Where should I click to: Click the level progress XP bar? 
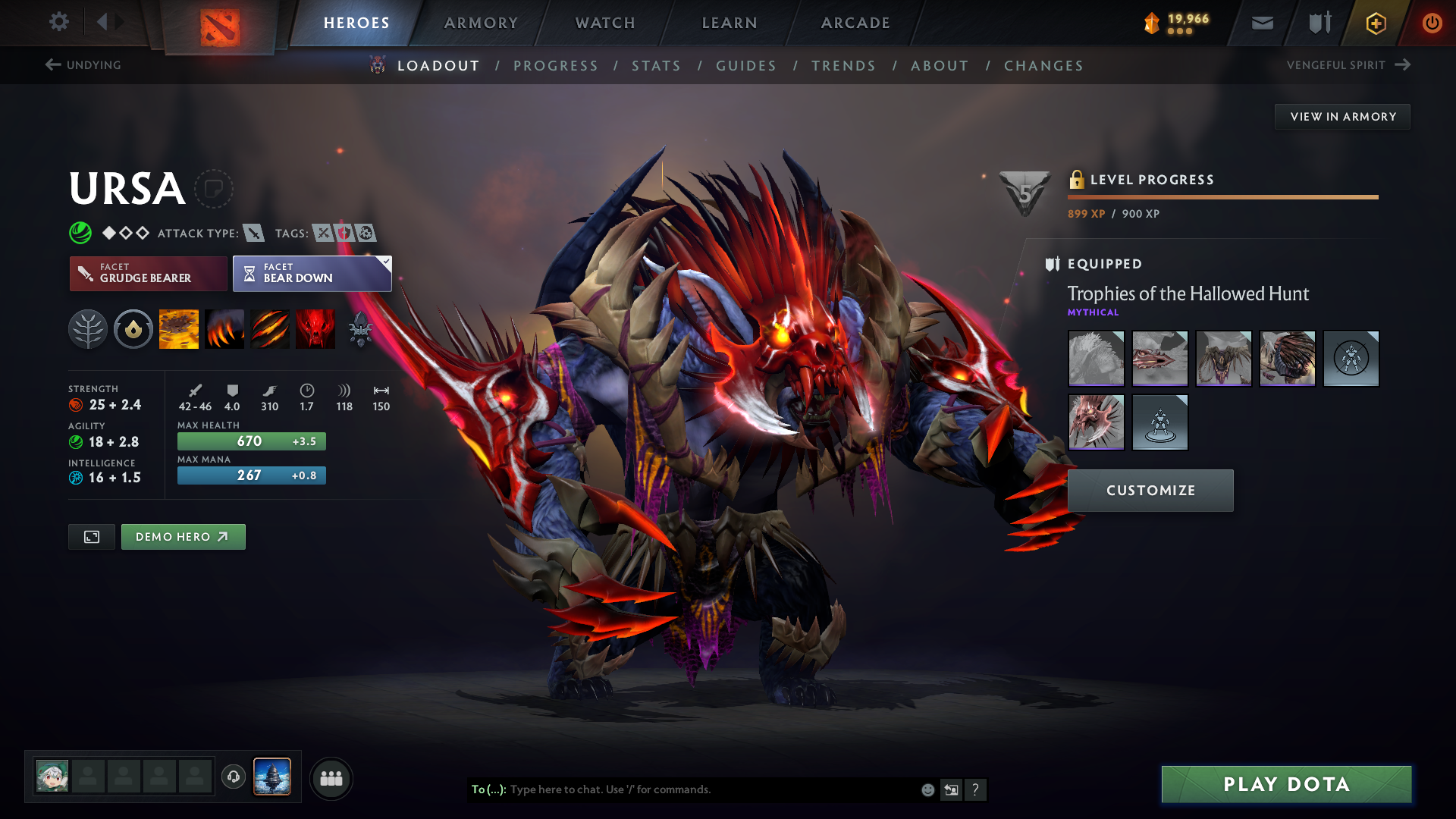pyautogui.click(x=1222, y=197)
